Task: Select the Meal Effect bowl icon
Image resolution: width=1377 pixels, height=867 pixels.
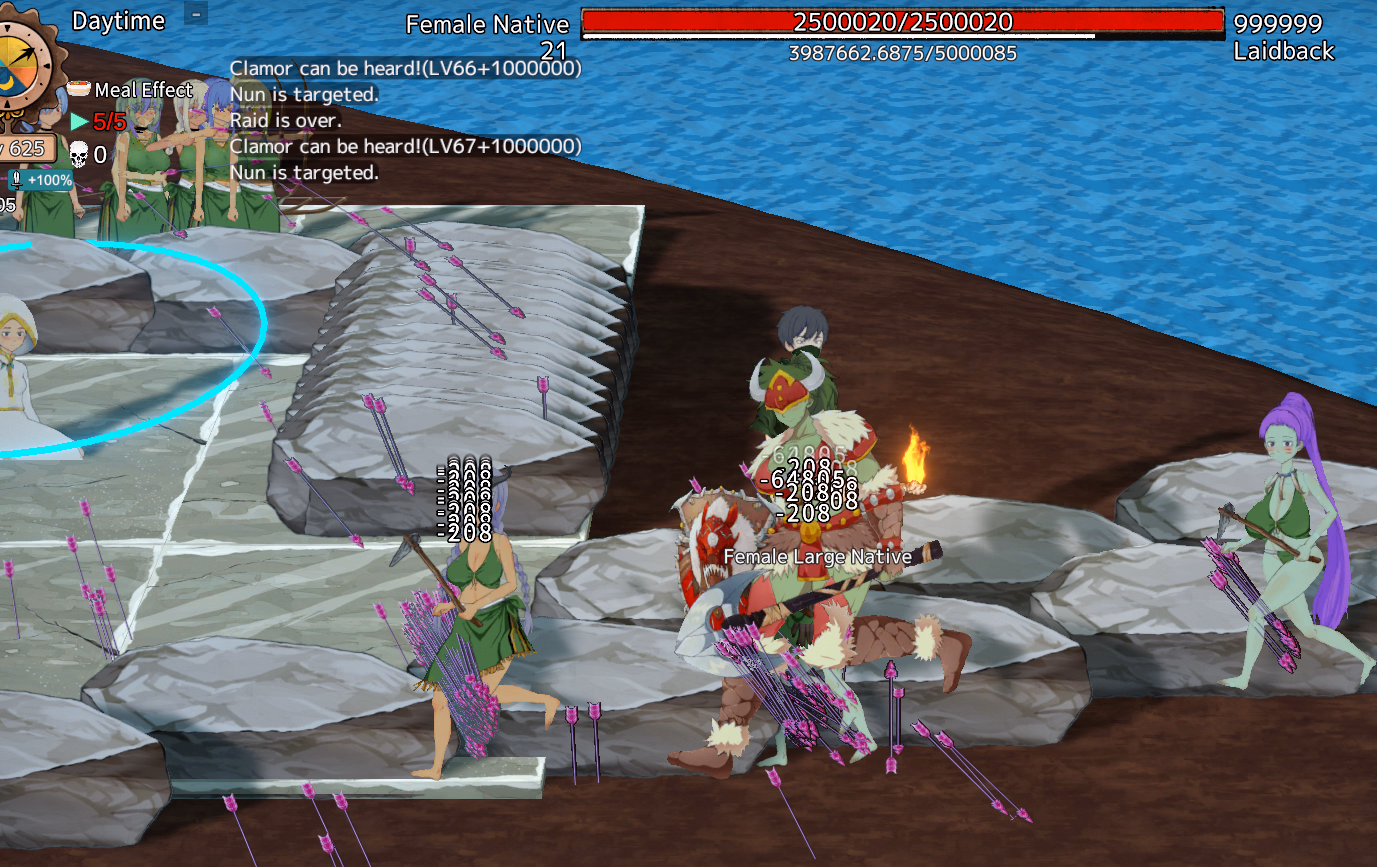Action: (81, 90)
